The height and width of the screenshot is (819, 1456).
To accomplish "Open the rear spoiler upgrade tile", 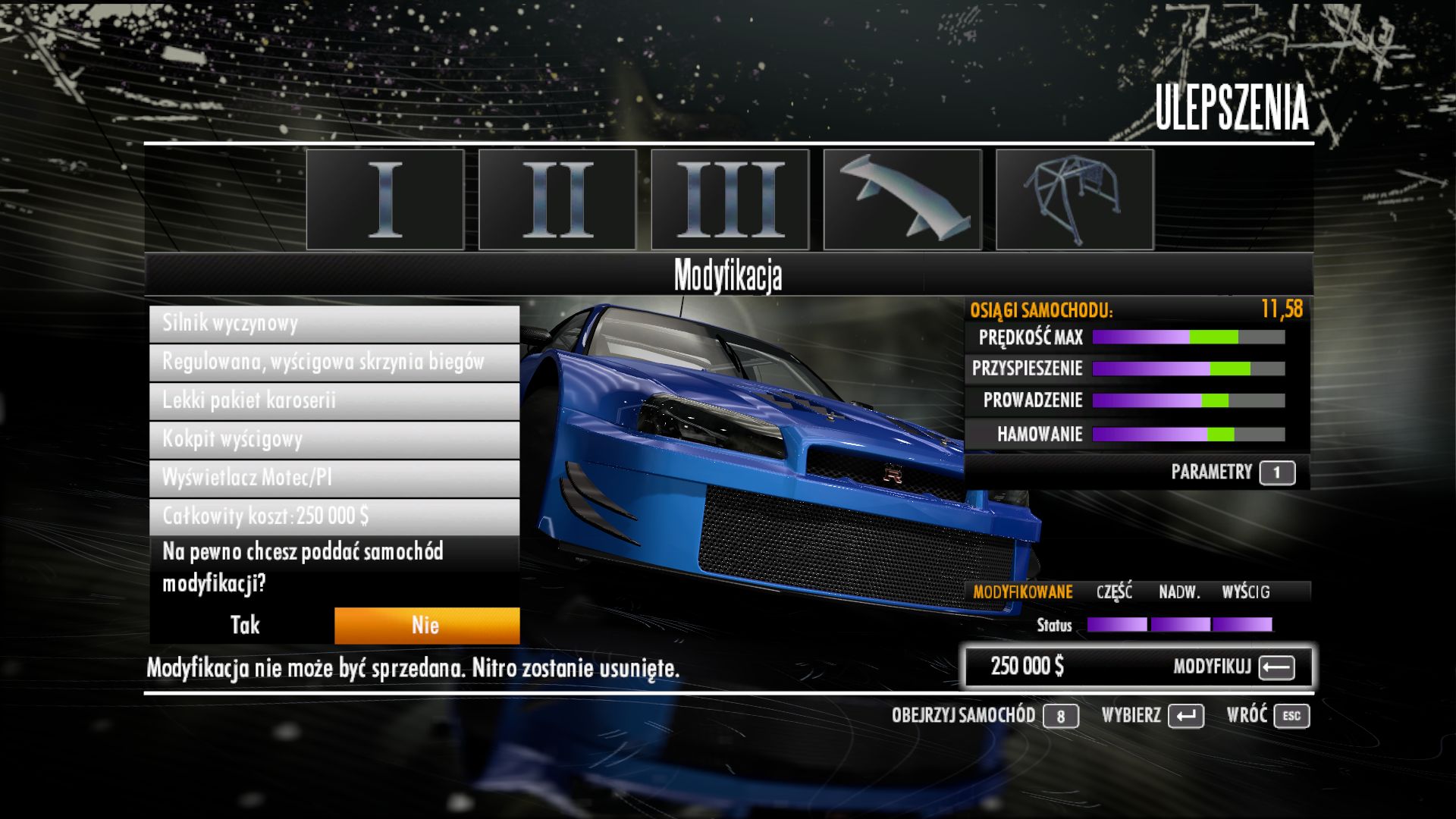I will 902,199.
